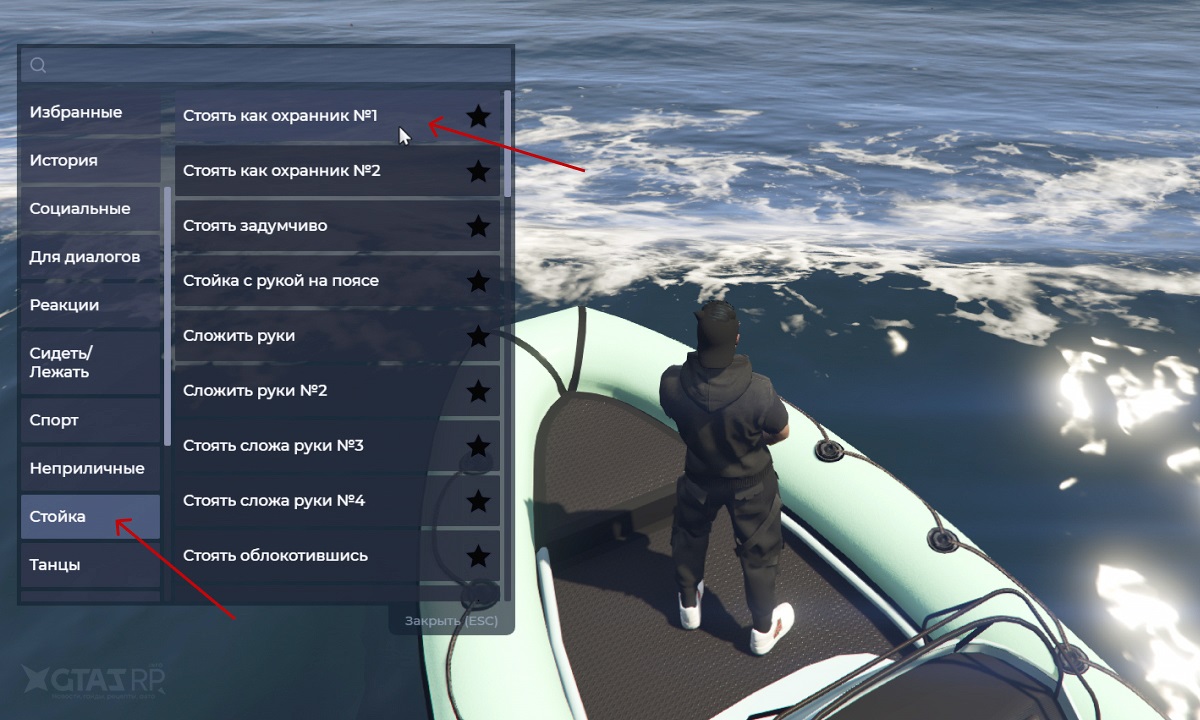The width and height of the screenshot is (1200, 720).
Task: Select the Стоять задумчиво animation
Action: tap(300, 226)
